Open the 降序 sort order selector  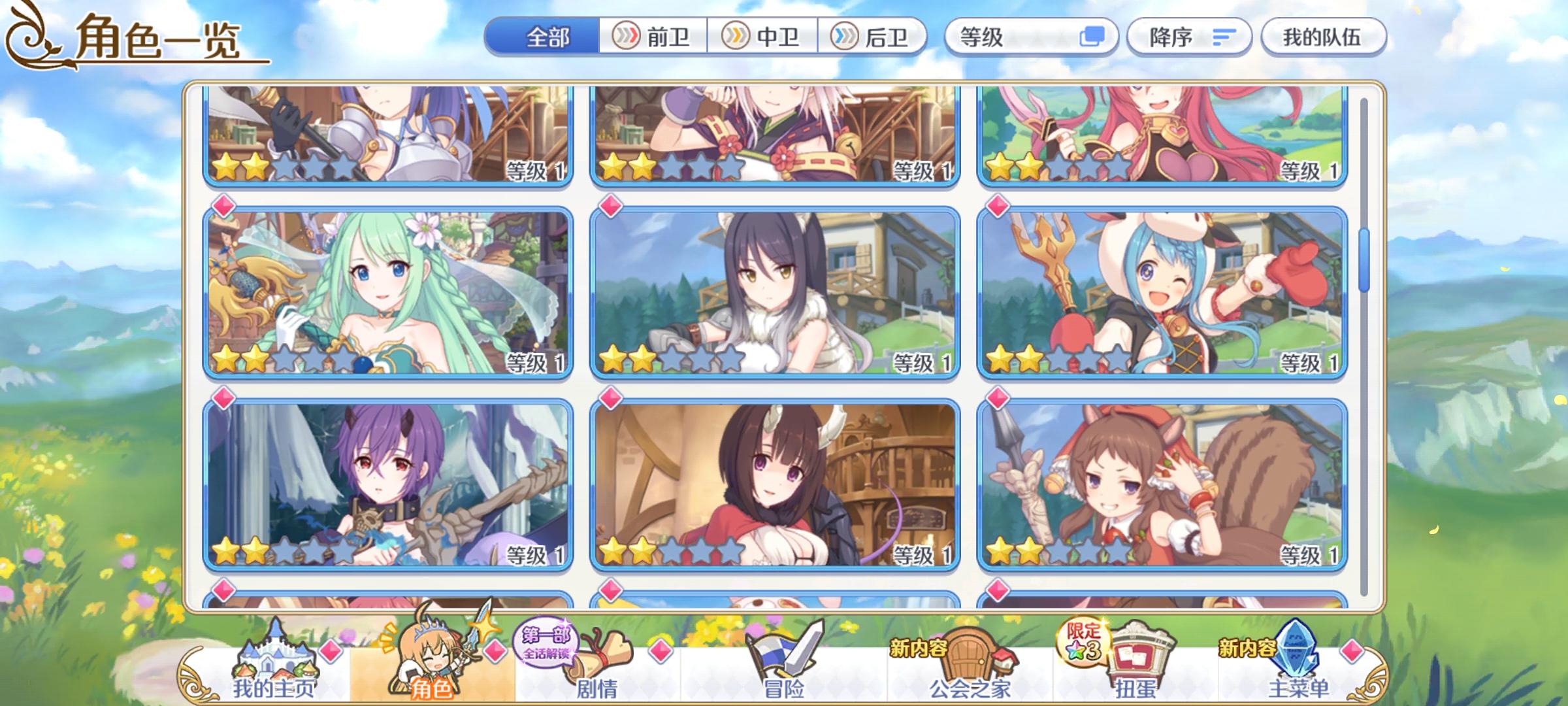[x=1189, y=37]
